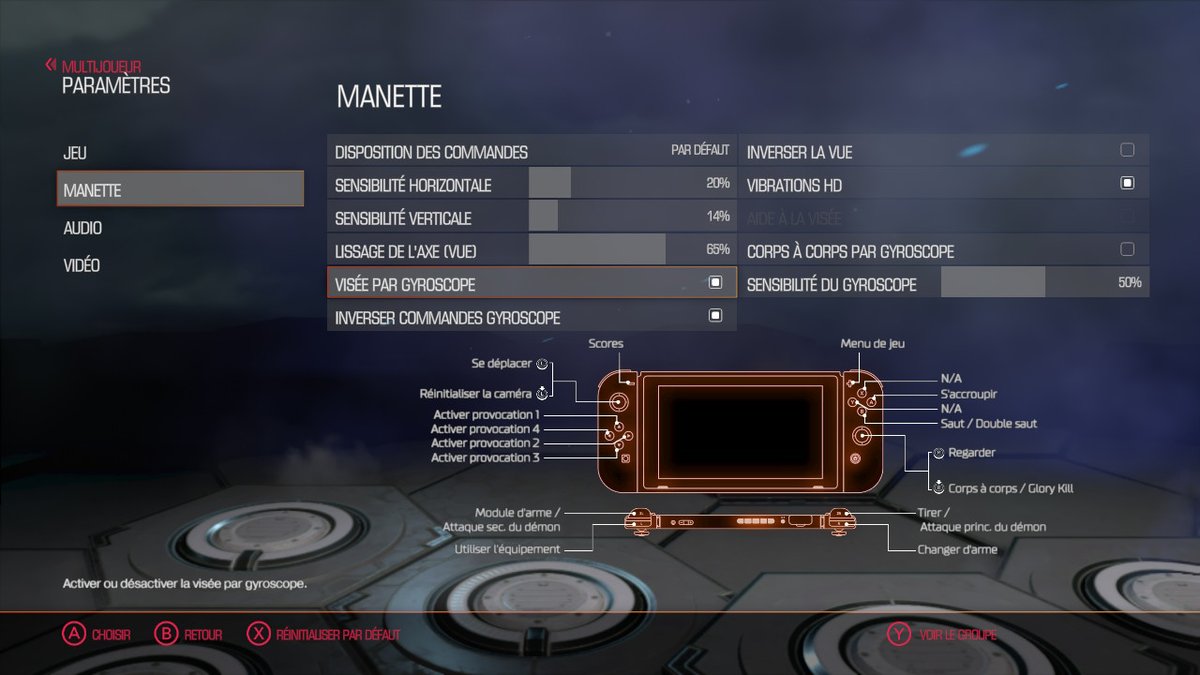Toggle the Visée par gyroscope checkbox
Screen dimensions: 1200x675
tap(715, 283)
